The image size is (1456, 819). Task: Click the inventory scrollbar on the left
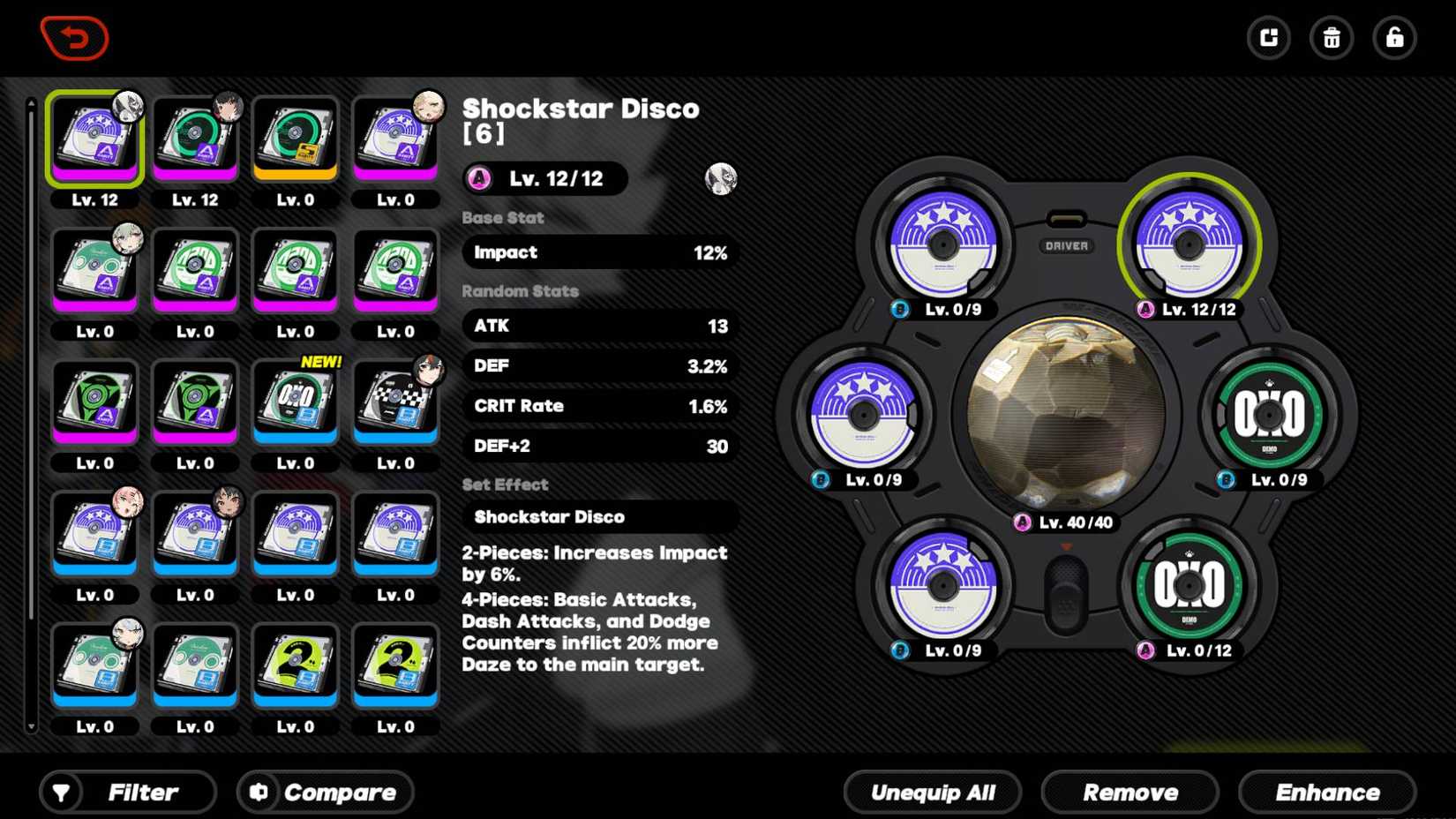point(32,406)
